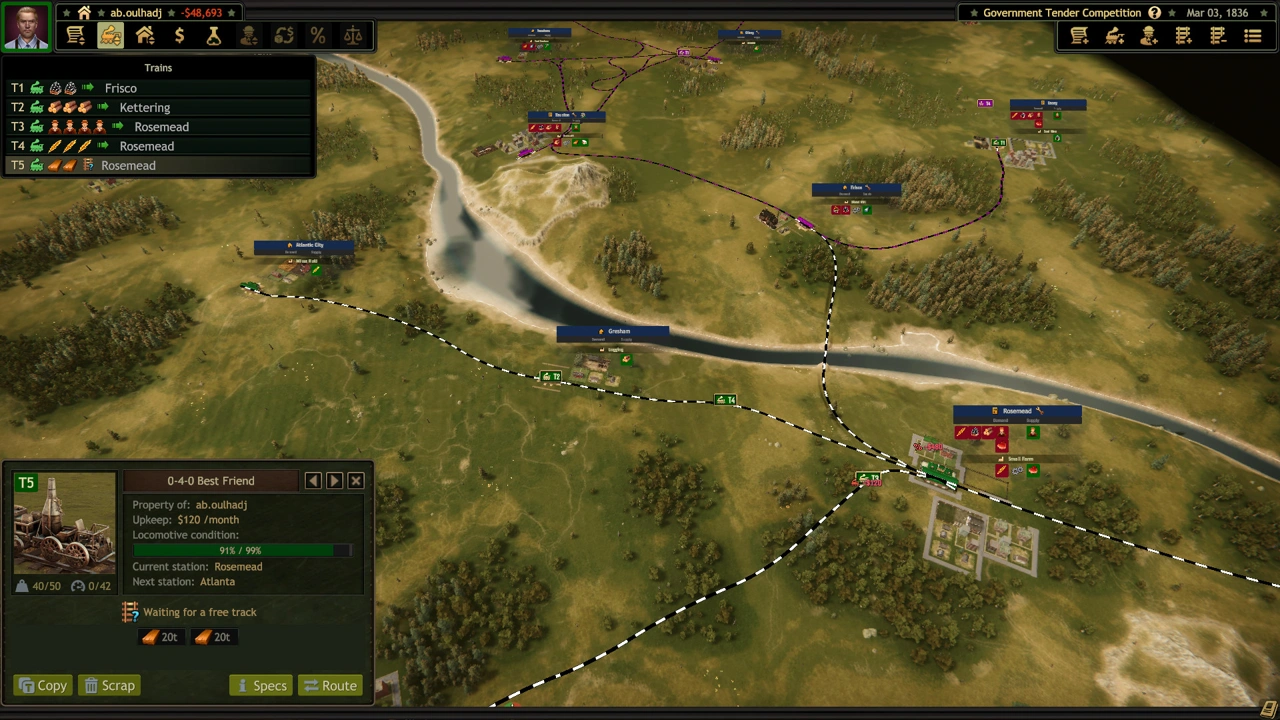Show Government Tender Competition help
The height and width of the screenshot is (720, 1280).
point(1154,13)
